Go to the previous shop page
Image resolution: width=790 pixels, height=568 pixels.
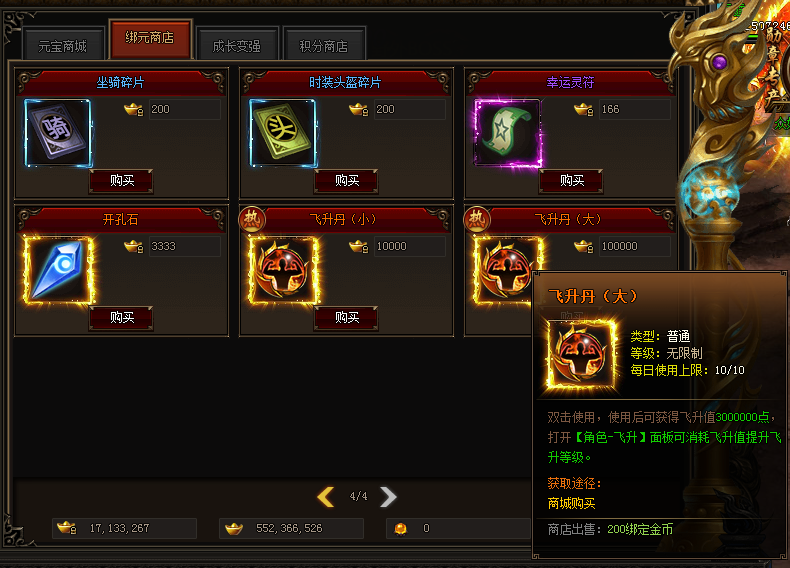325,497
